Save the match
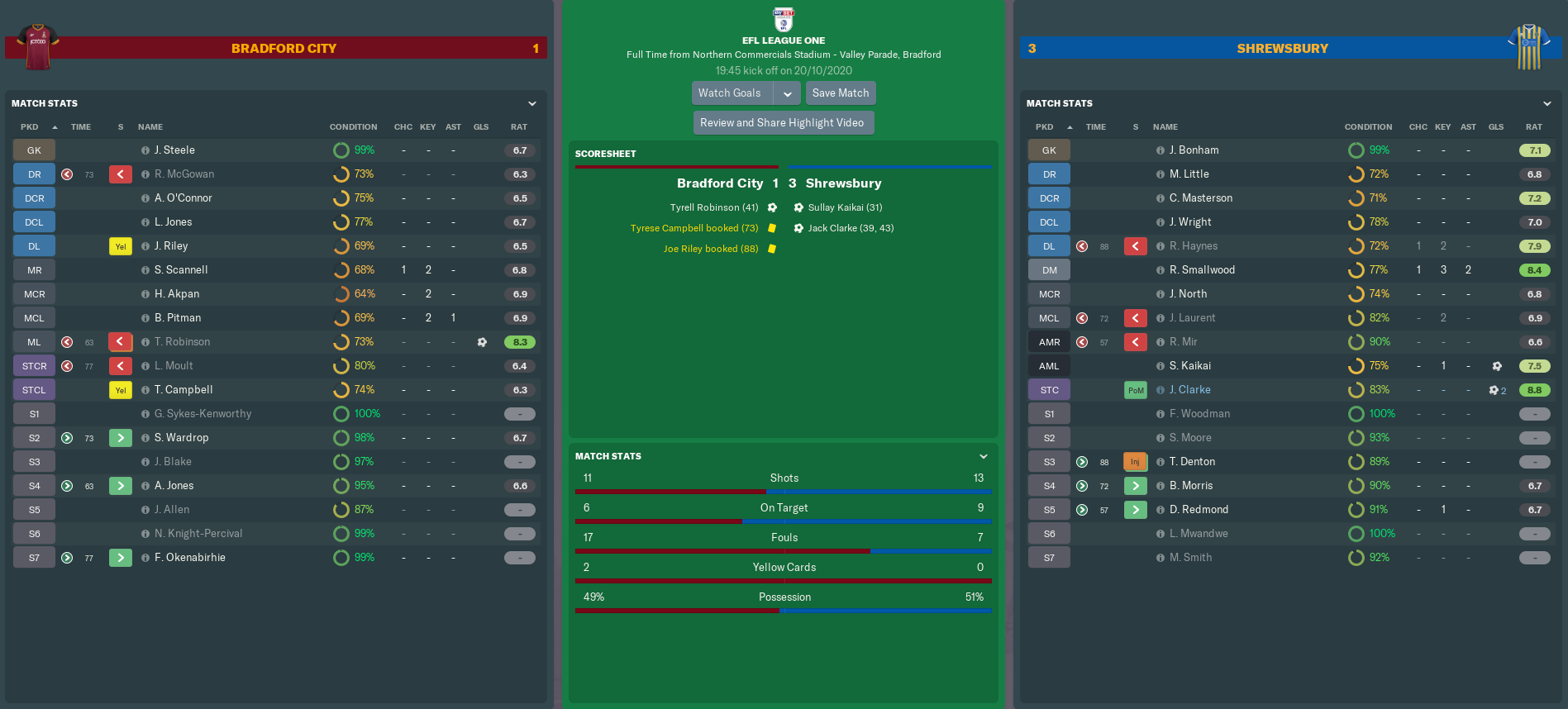1568x709 pixels. coord(840,93)
